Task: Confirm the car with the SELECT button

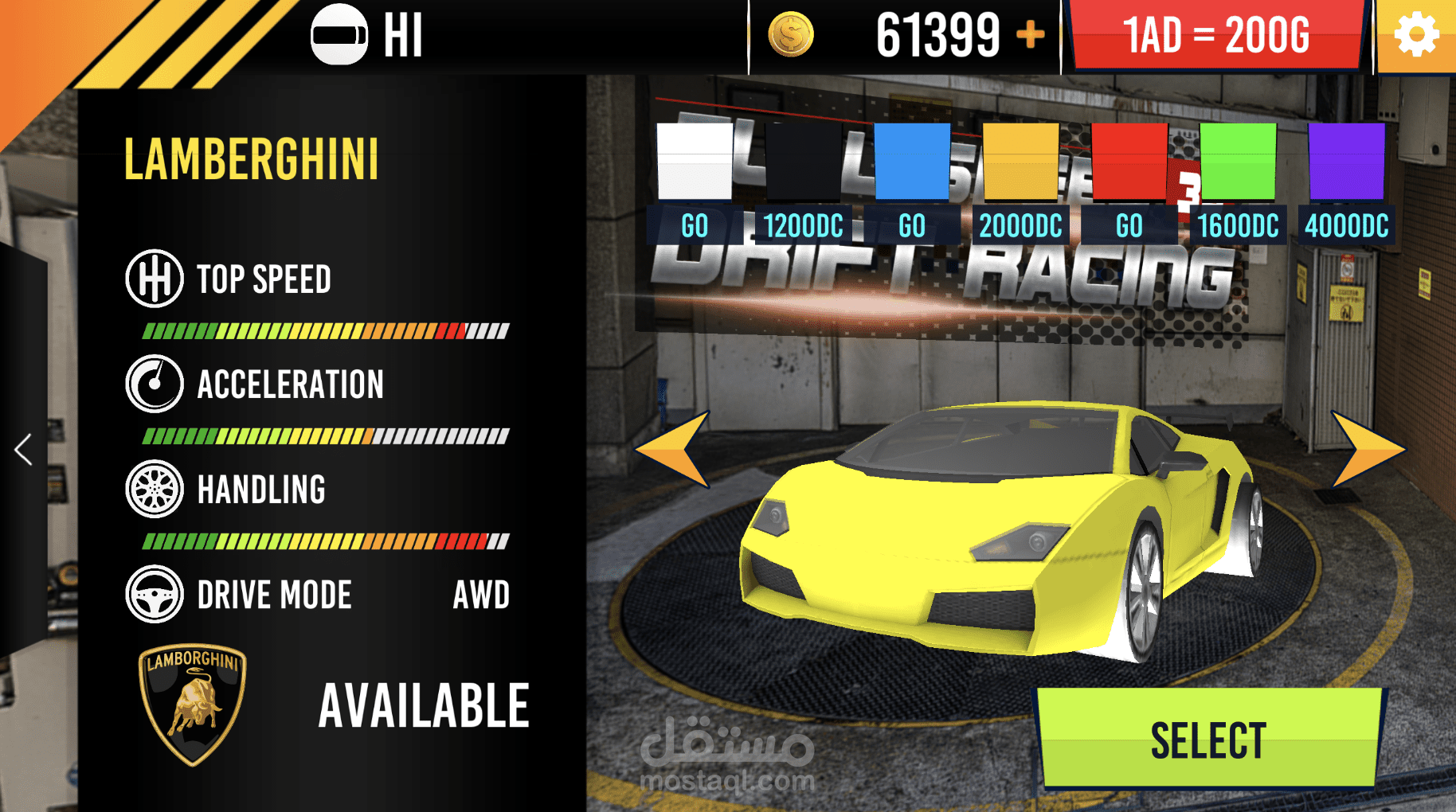Action: coord(1209,739)
